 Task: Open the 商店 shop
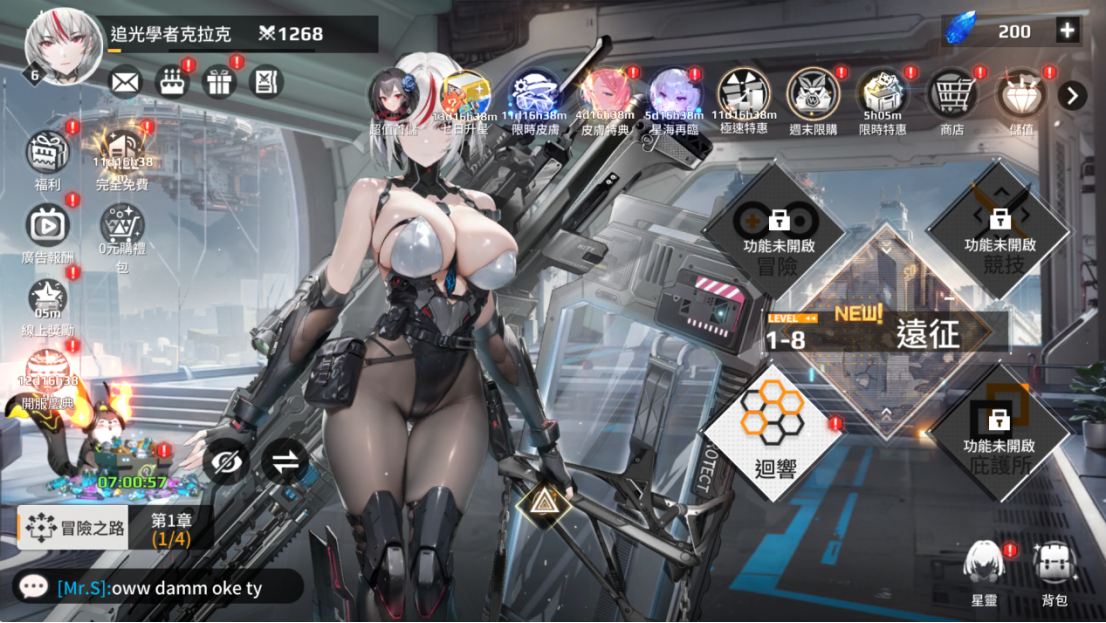(952, 96)
